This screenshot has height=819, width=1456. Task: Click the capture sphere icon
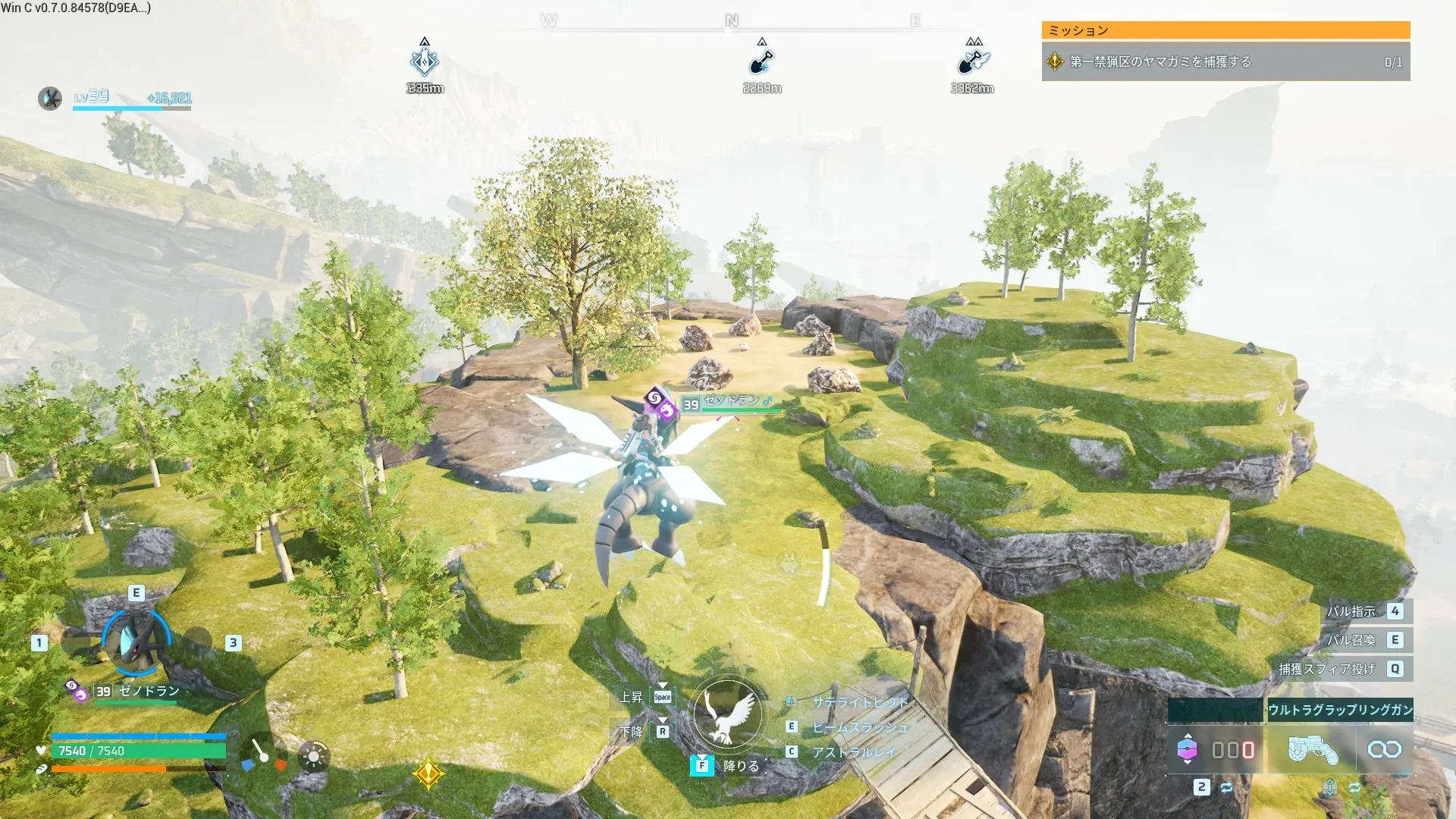pos(1187,749)
